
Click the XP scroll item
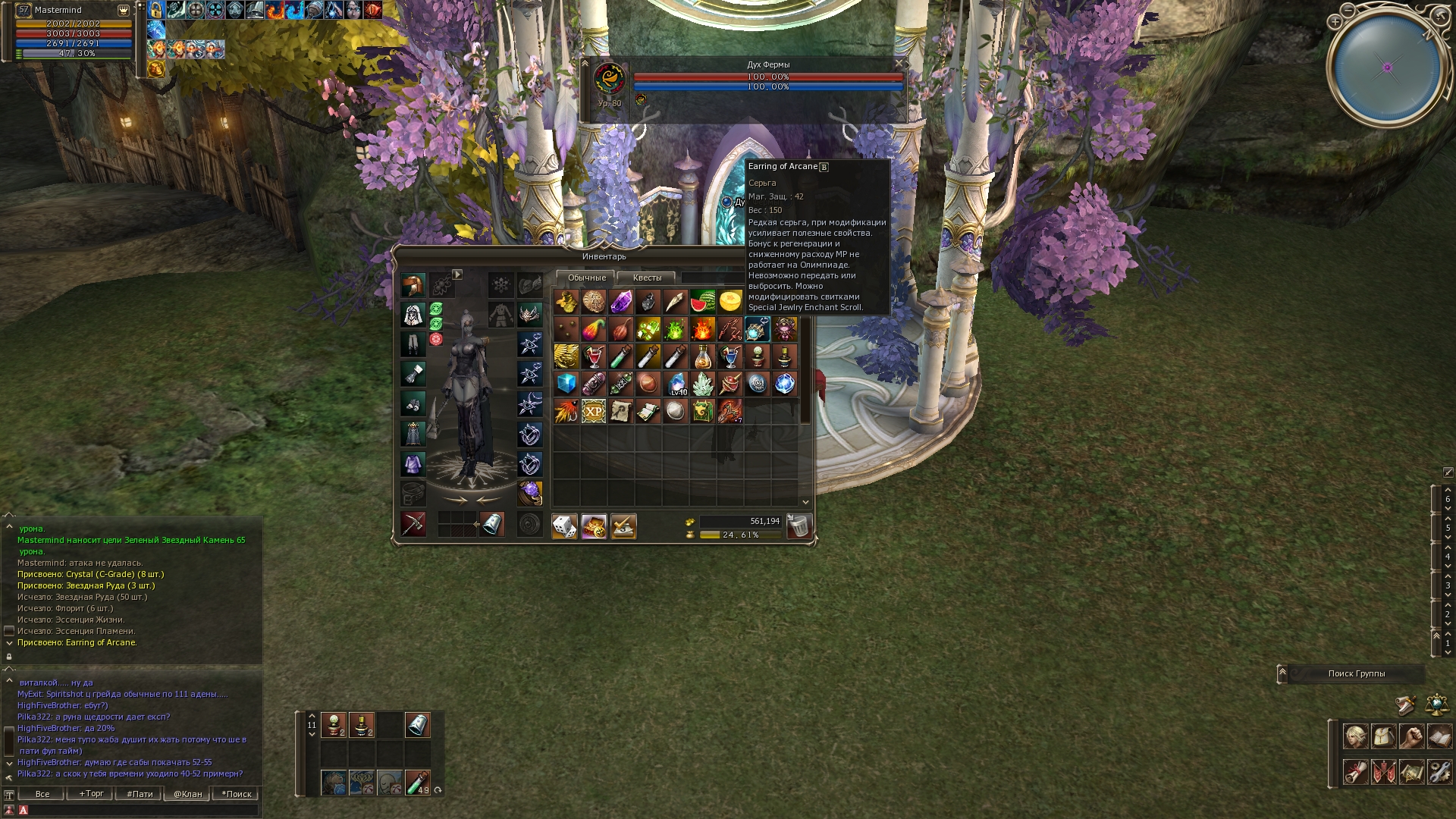click(593, 411)
